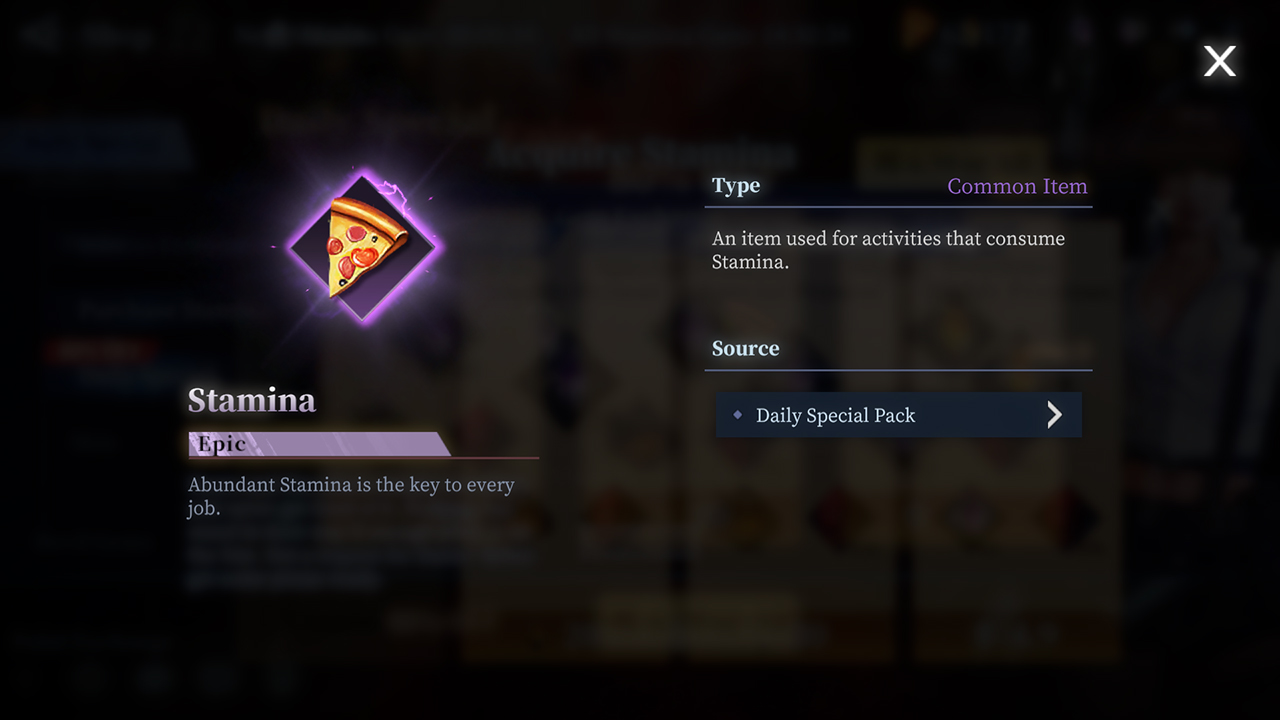Open the Daily Special Pack source entry
The image size is (1280, 720).
pos(898,414)
